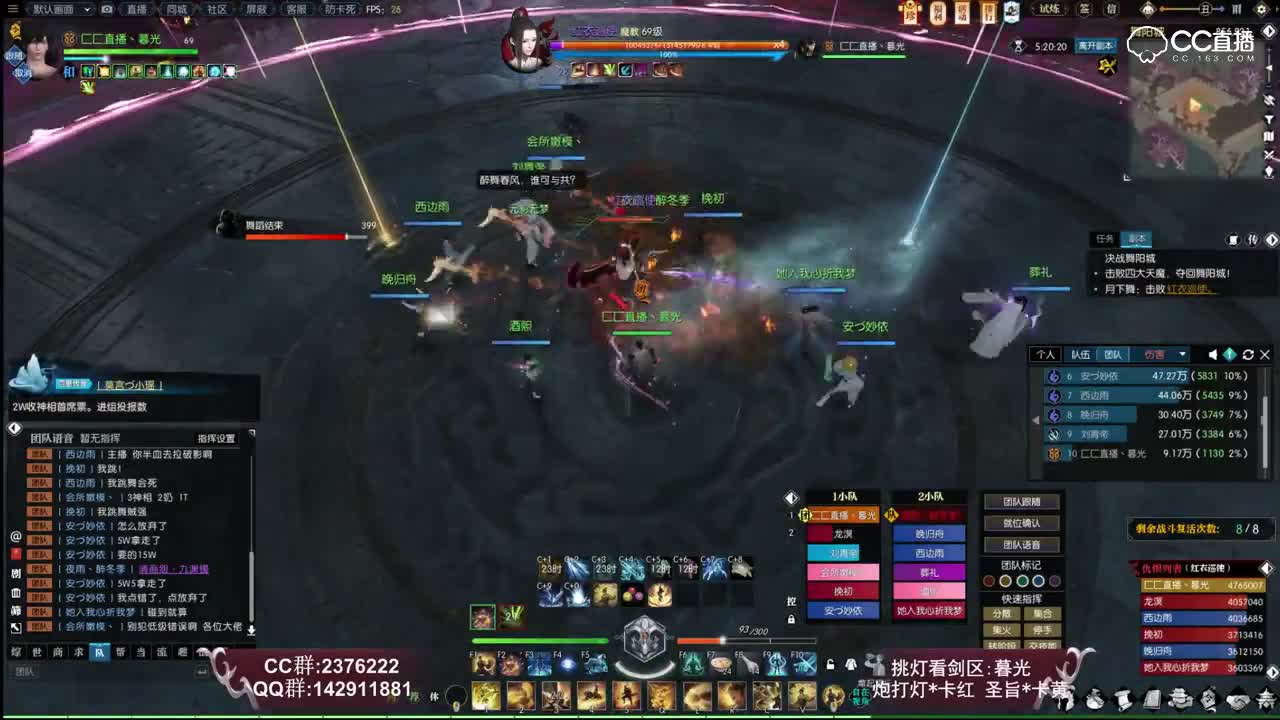Click the camera screenshot icon in the top toolbar
The image size is (1280, 720).
coord(106,9)
